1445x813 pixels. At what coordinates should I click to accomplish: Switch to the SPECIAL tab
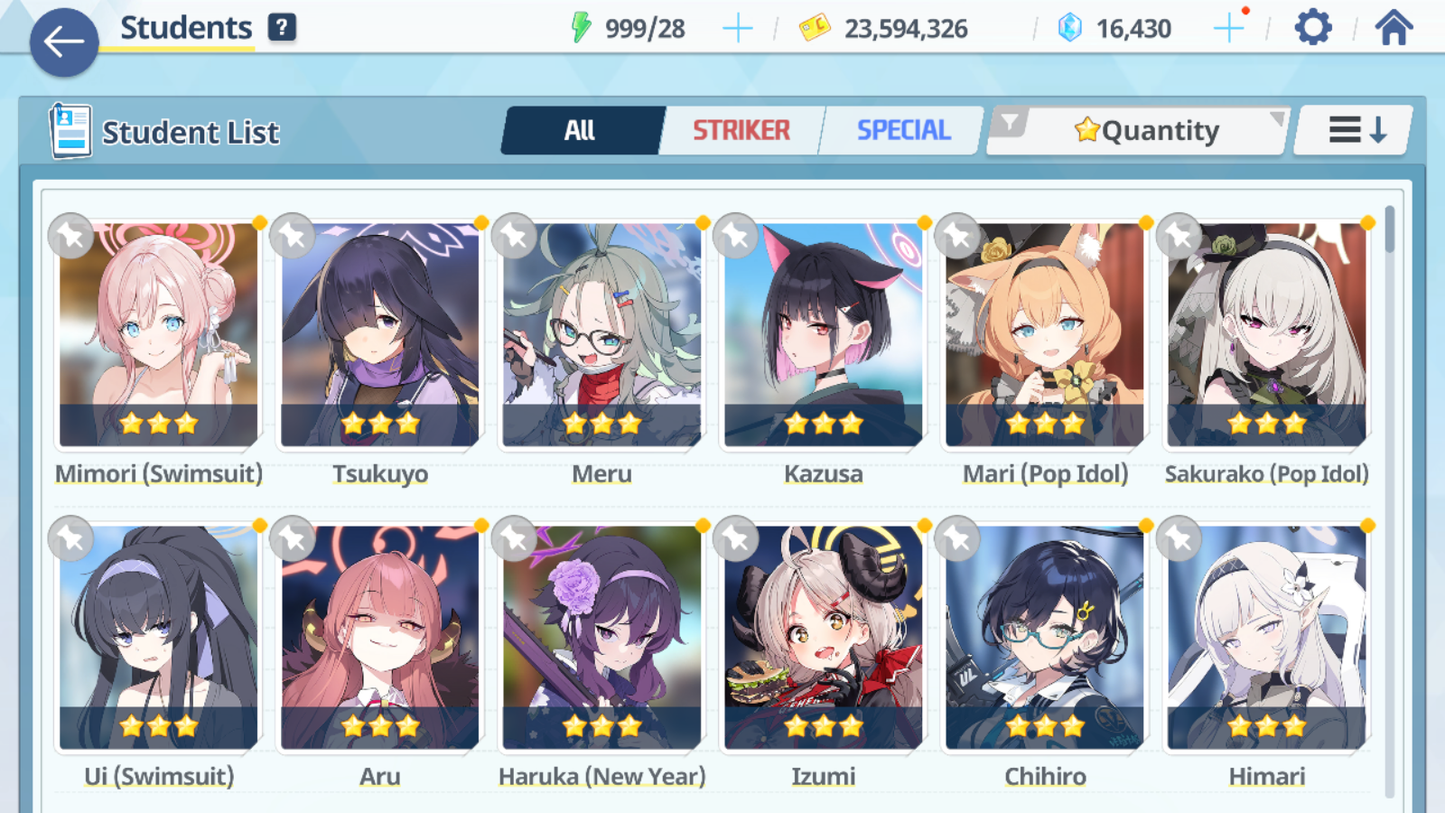point(903,130)
